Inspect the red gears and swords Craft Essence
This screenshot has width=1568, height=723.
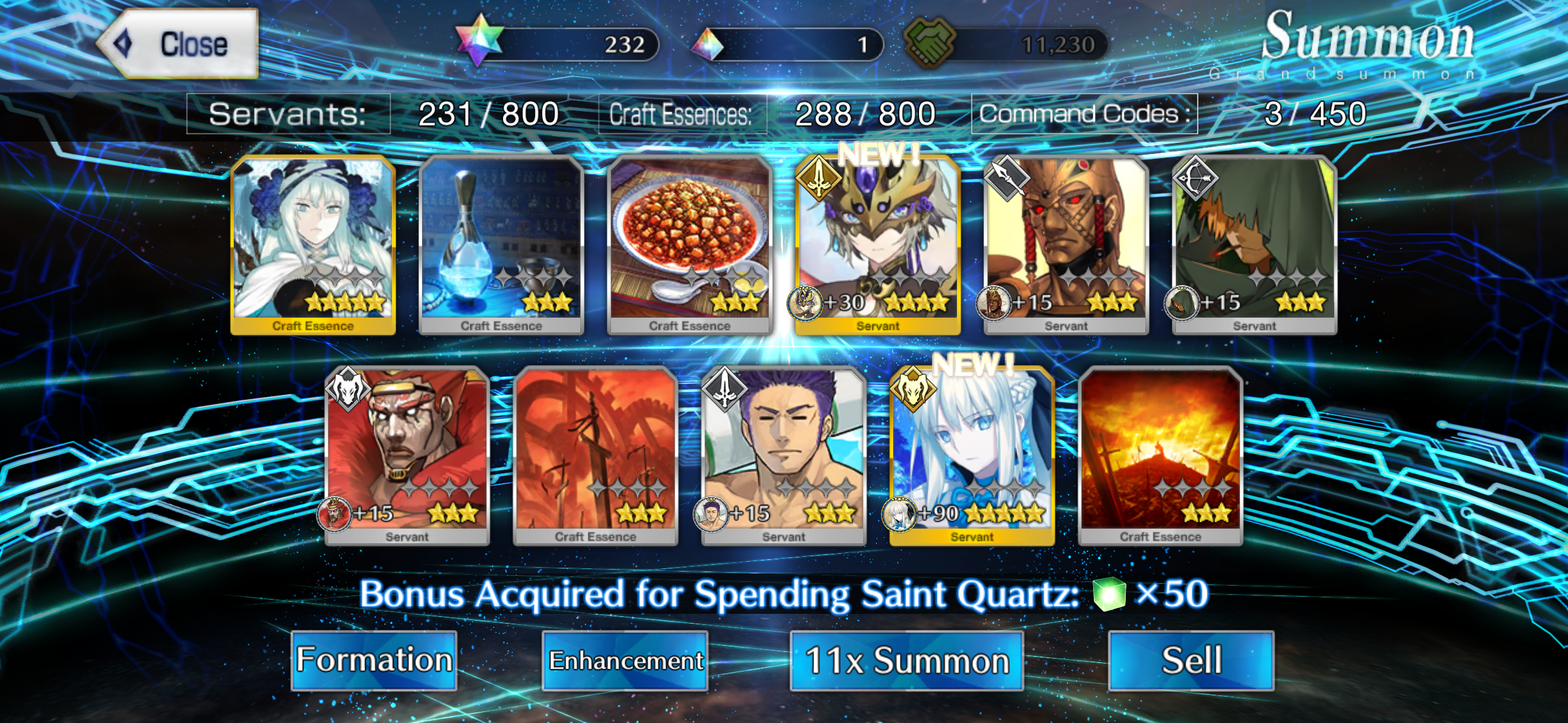(596, 456)
